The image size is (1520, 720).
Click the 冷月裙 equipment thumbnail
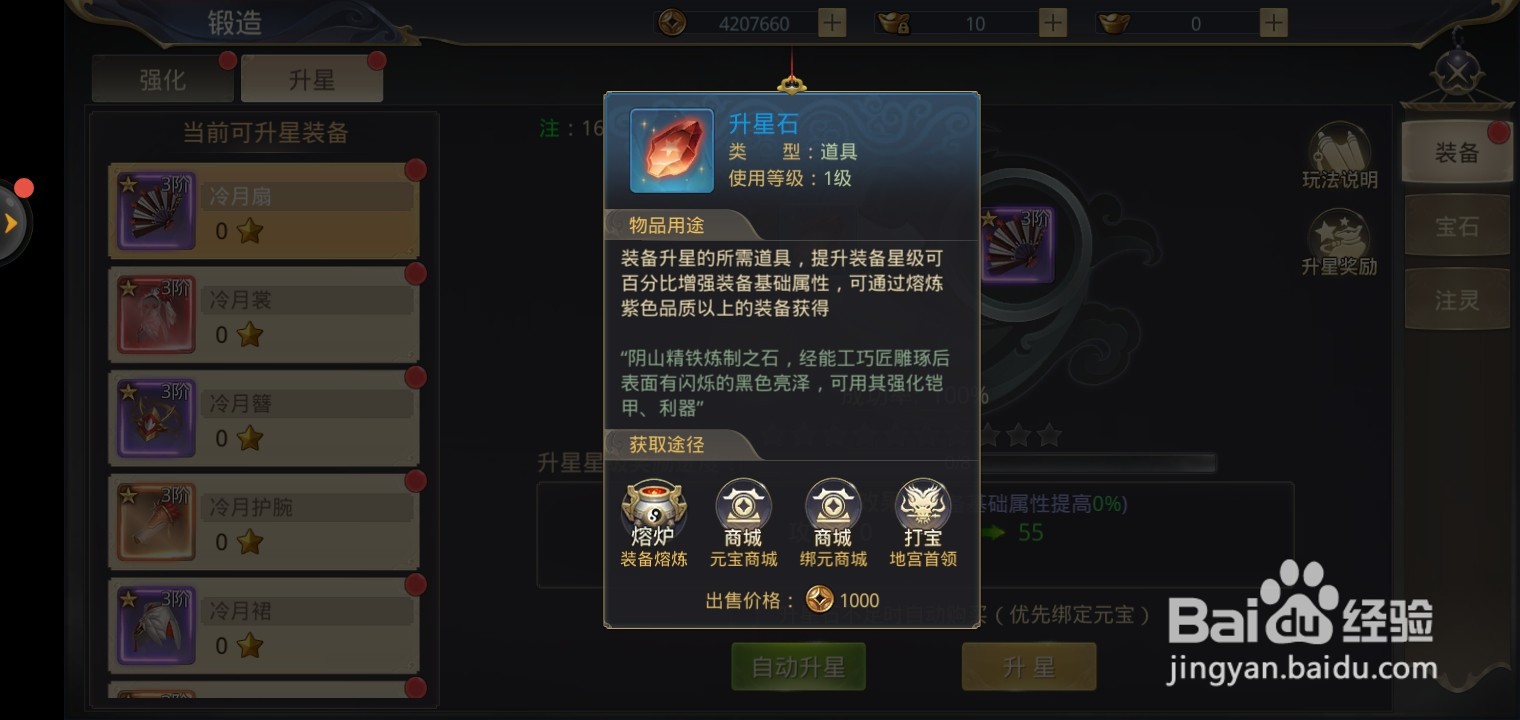pyautogui.click(x=156, y=625)
